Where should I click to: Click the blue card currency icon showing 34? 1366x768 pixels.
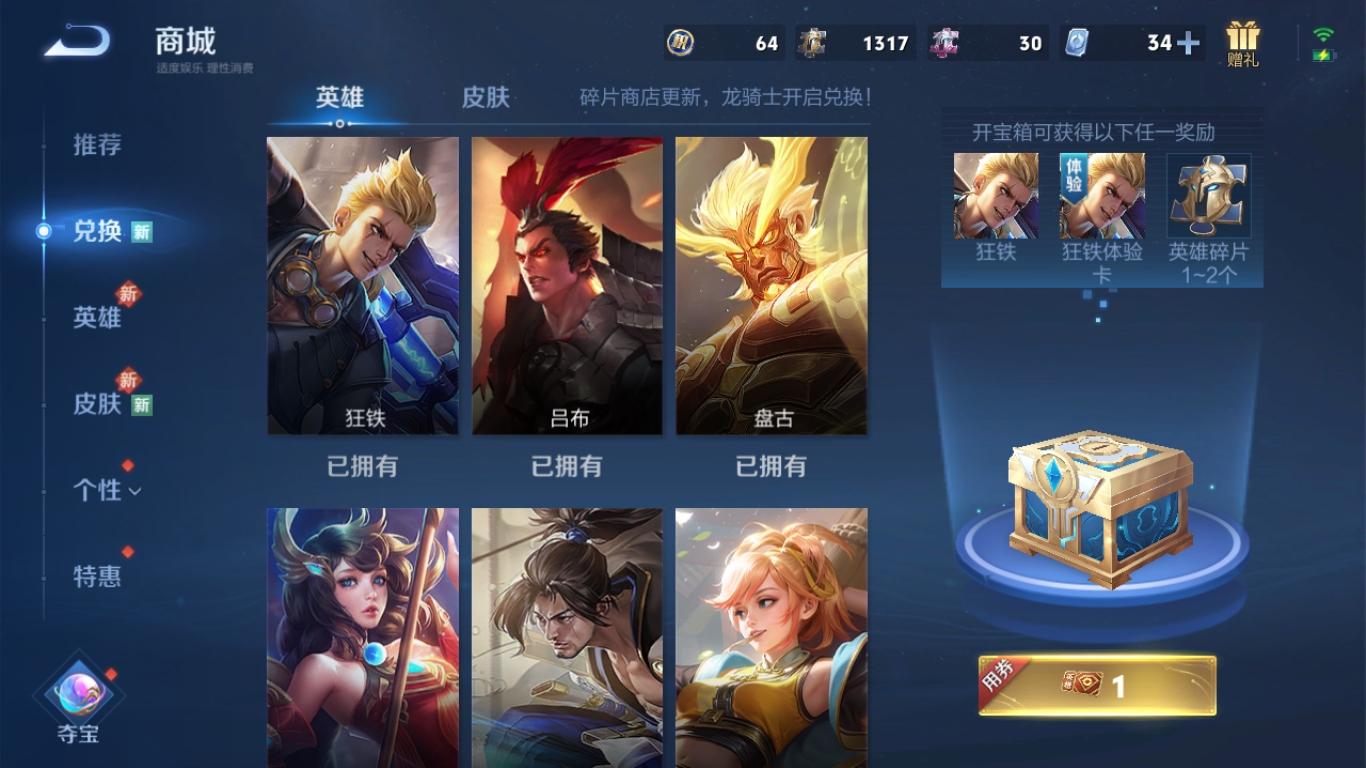(x=1076, y=43)
